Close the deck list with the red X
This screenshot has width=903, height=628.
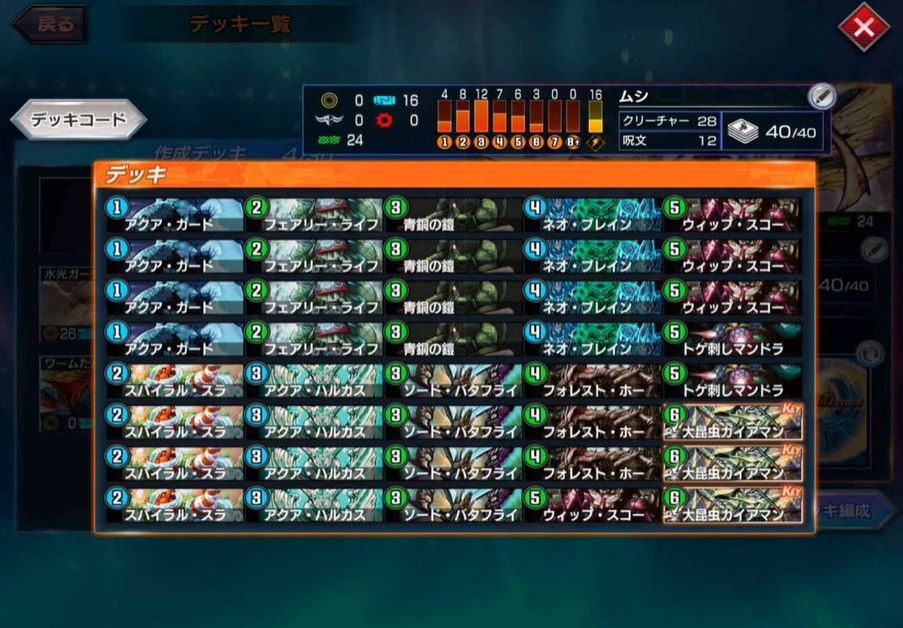tap(863, 27)
